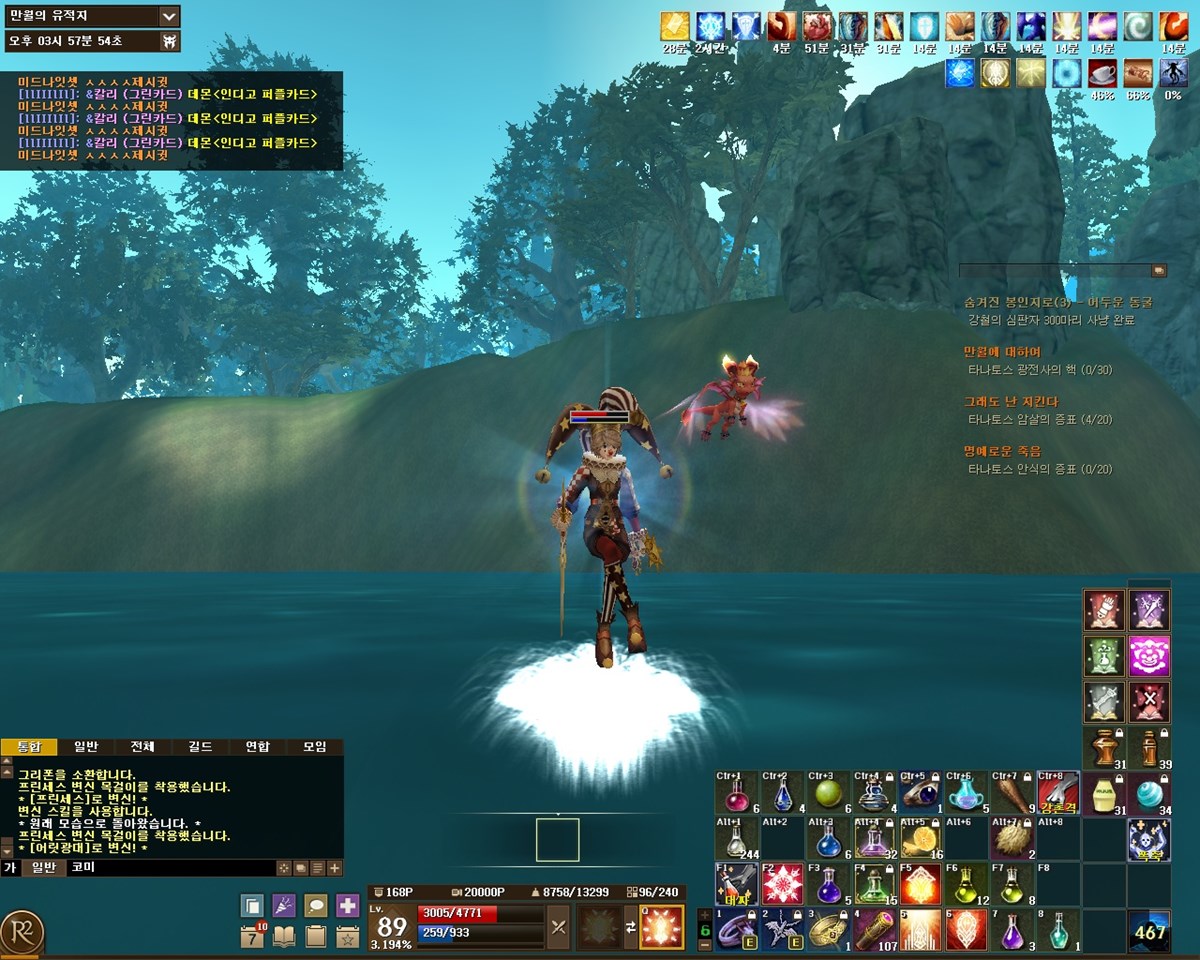Open the 만월의 유적지 zone dropdown

coord(169,16)
